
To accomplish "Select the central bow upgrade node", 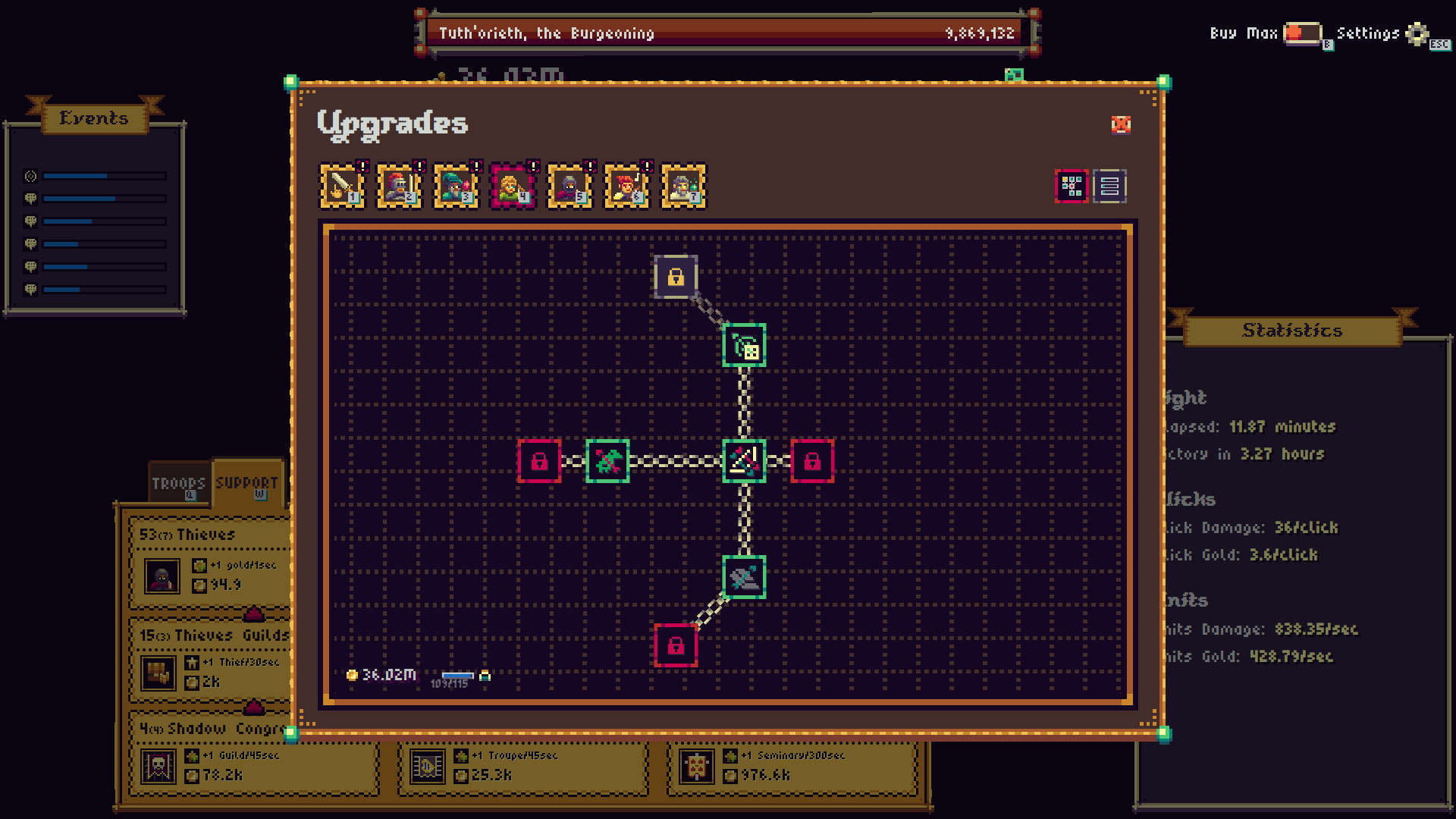I will 744,461.
